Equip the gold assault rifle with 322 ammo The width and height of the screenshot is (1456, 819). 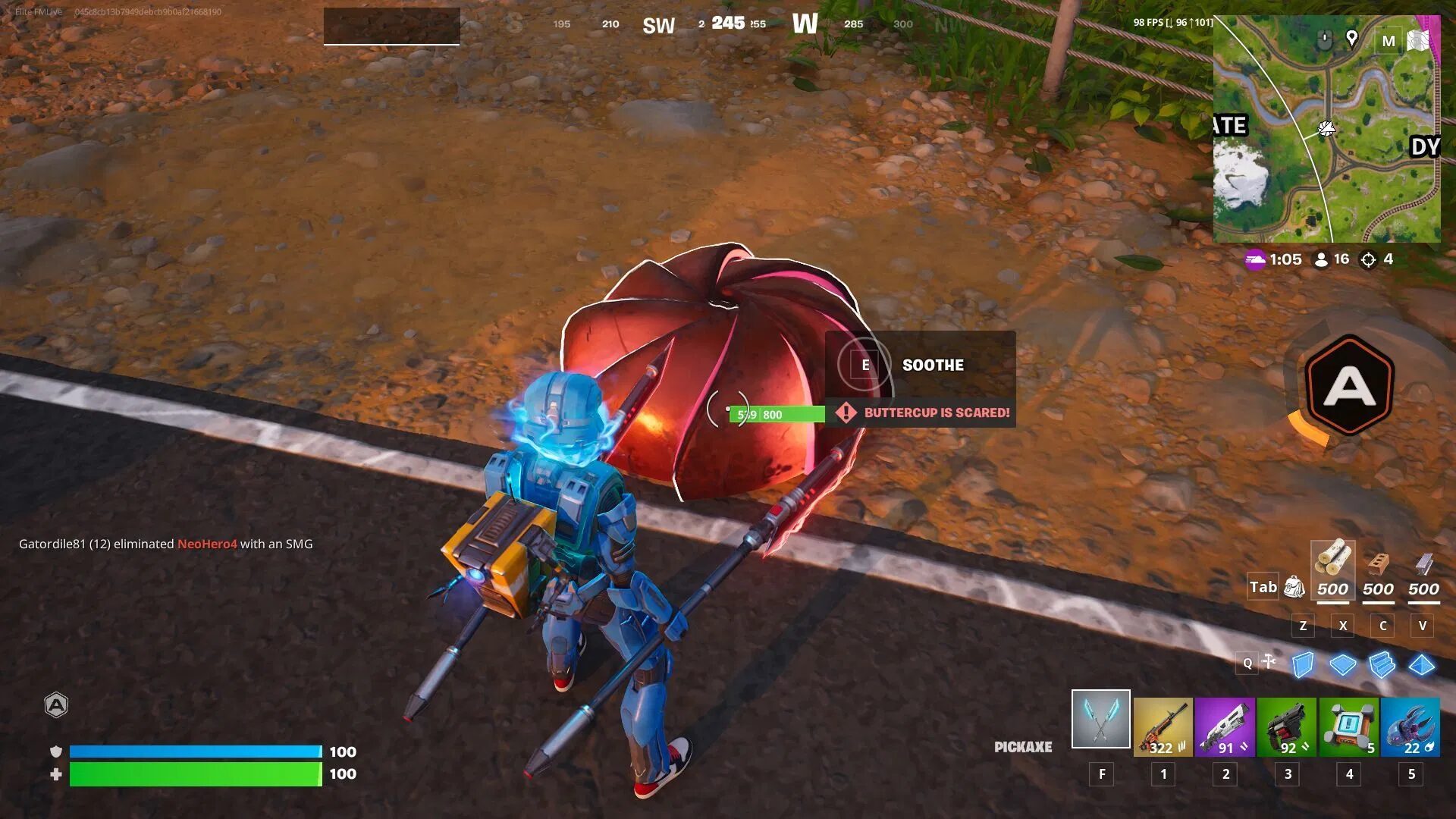tap(1163, 728)
